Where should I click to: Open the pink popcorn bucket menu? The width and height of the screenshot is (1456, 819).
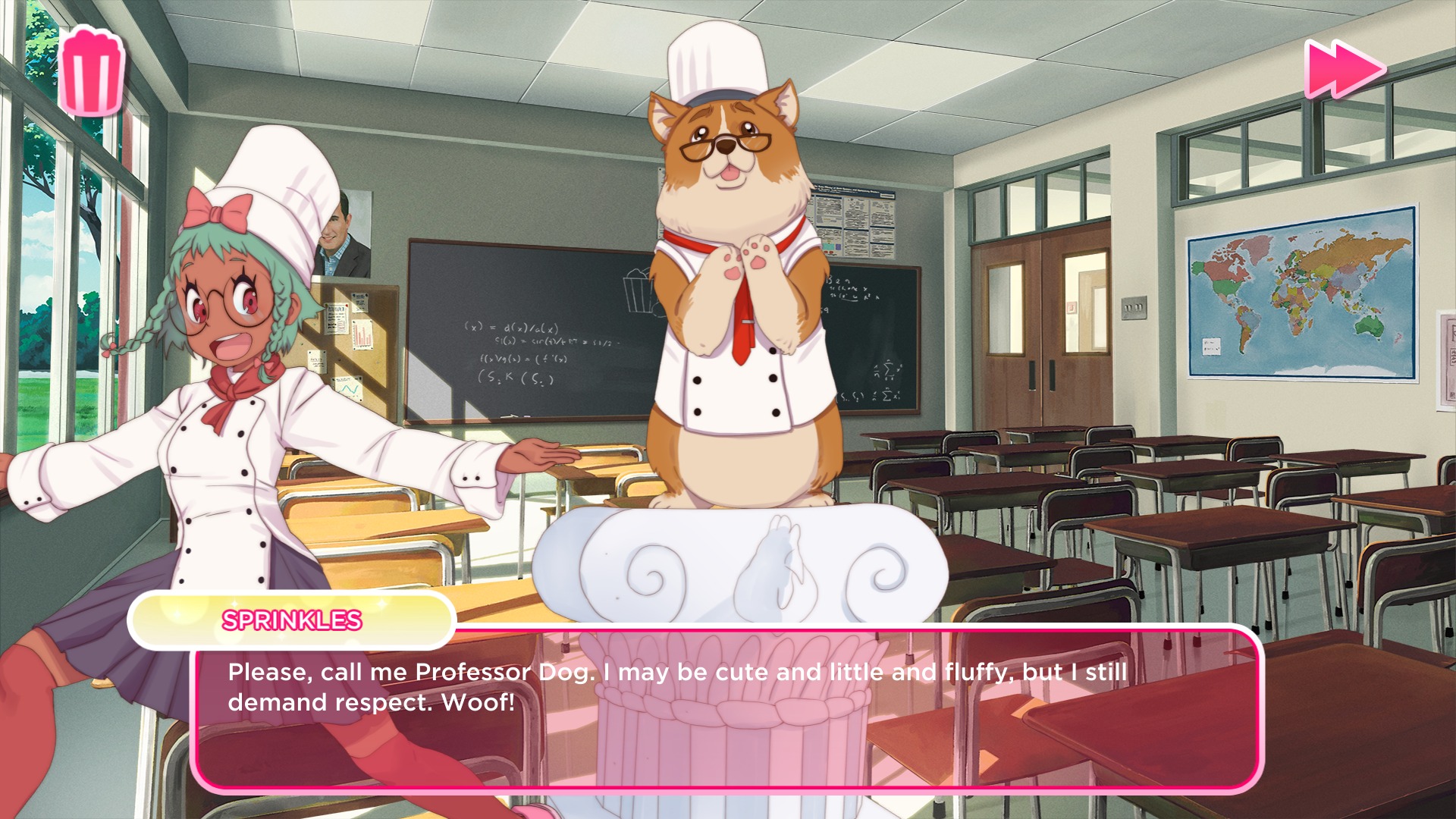coord(92,72)
